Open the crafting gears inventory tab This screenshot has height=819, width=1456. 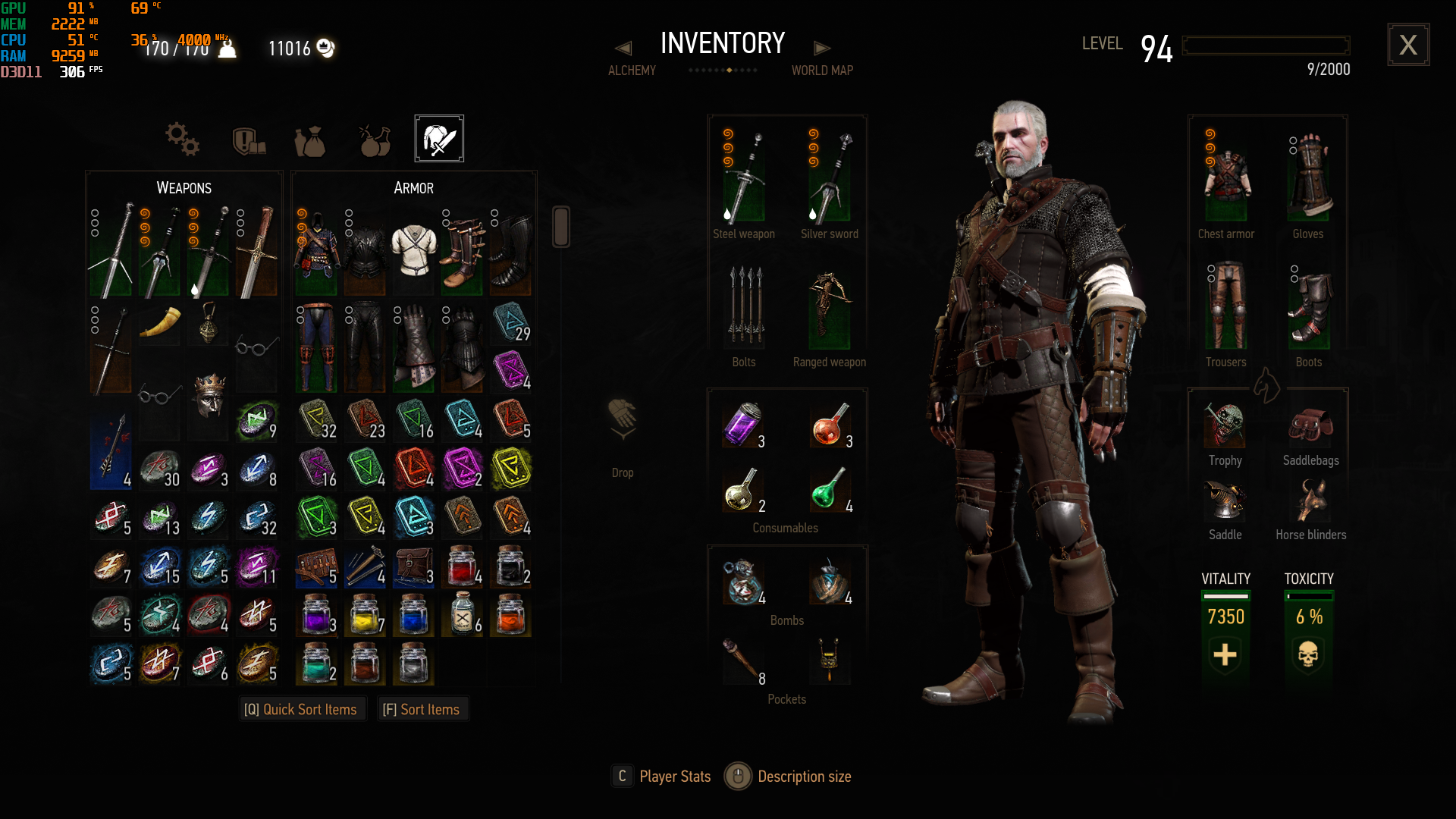(x=183, y=140)
